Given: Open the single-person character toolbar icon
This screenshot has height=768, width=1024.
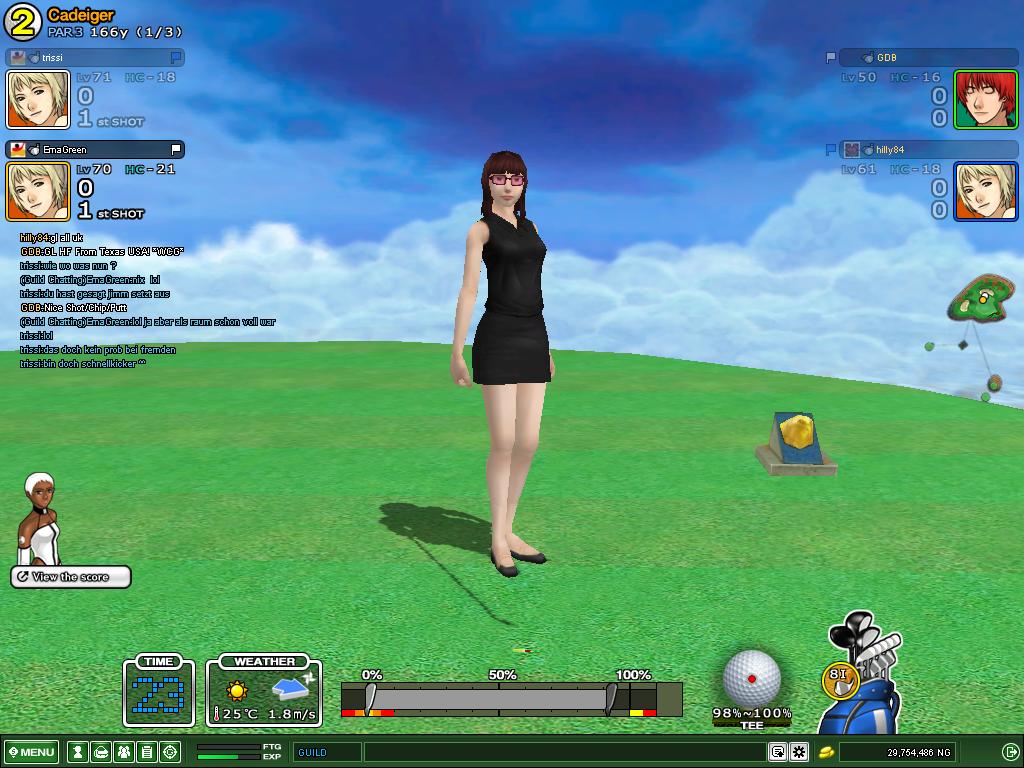Looking at the screenshot, I should click(x=76, y=752).
